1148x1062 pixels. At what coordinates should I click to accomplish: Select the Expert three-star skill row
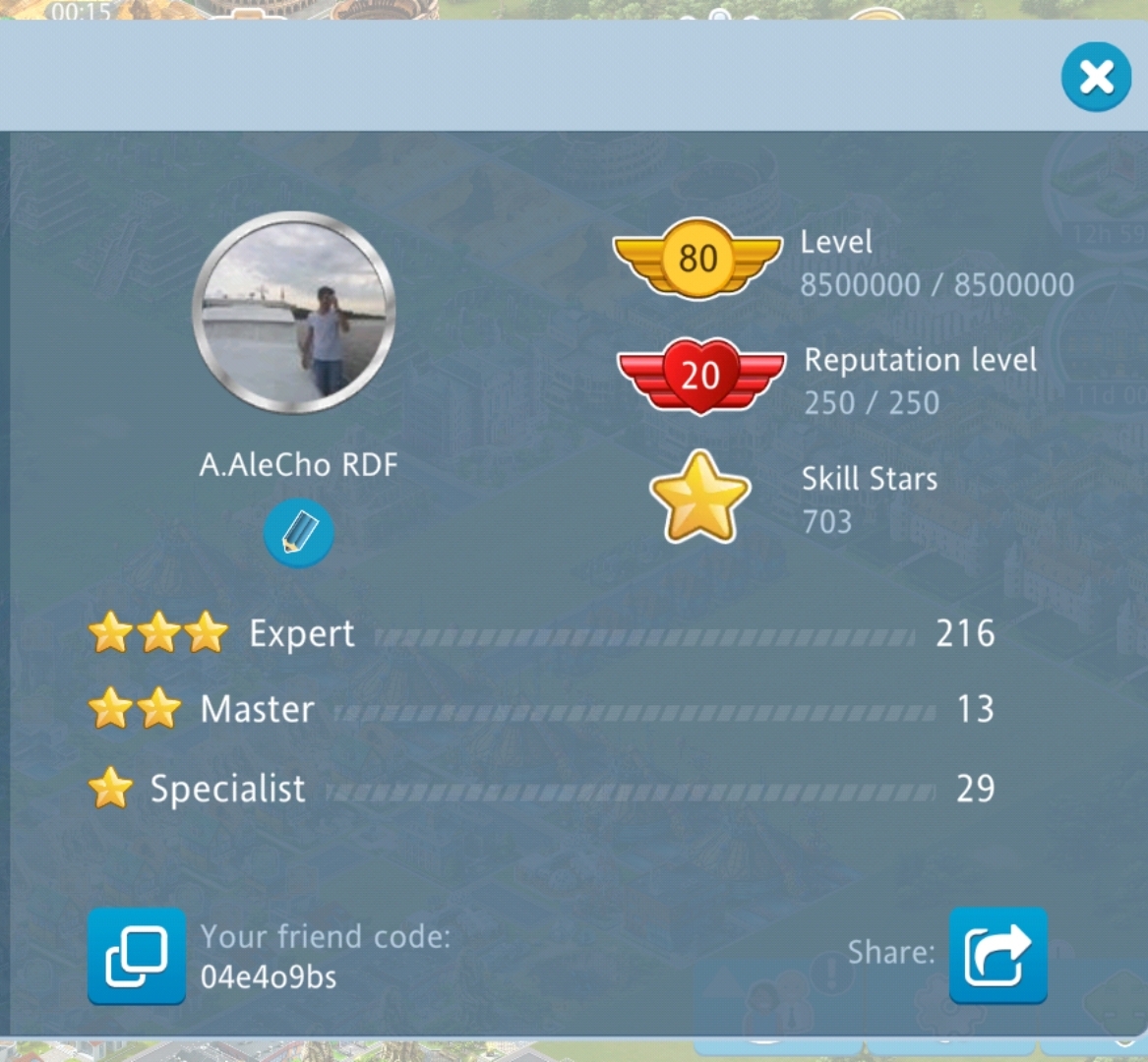(541, 634)
